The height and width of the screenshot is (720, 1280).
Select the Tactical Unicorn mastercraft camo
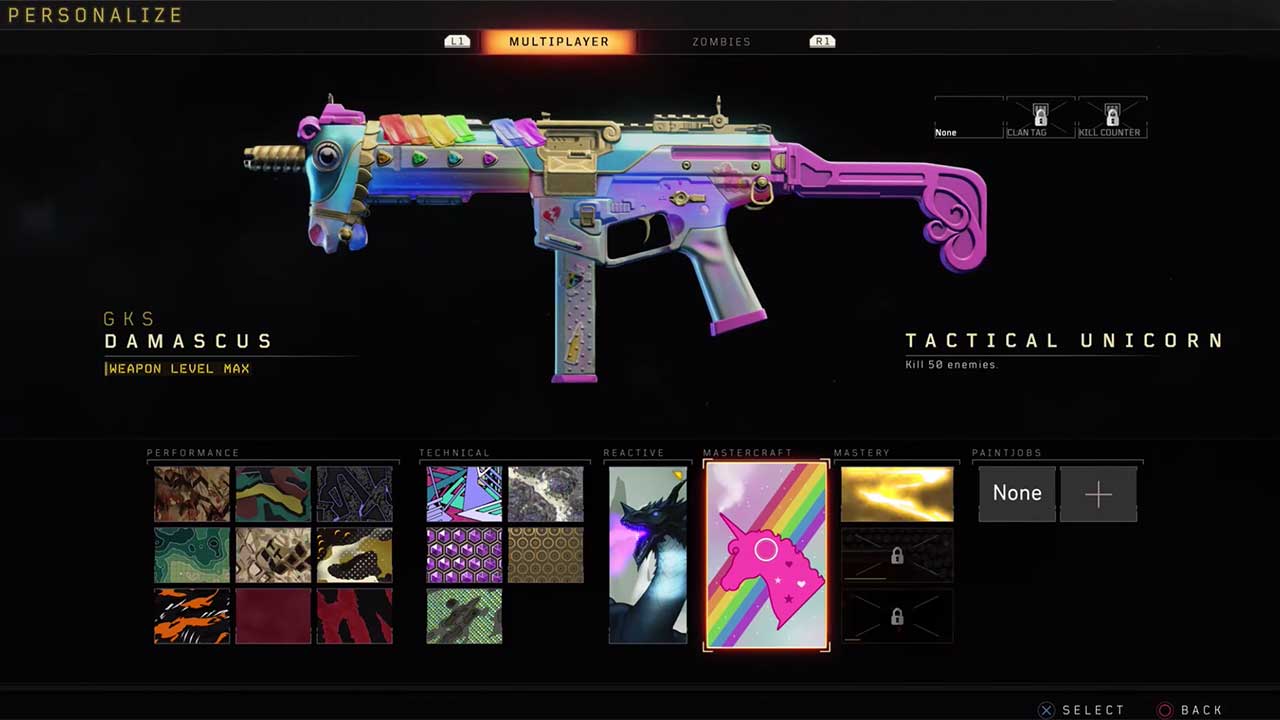coord(766,555)
